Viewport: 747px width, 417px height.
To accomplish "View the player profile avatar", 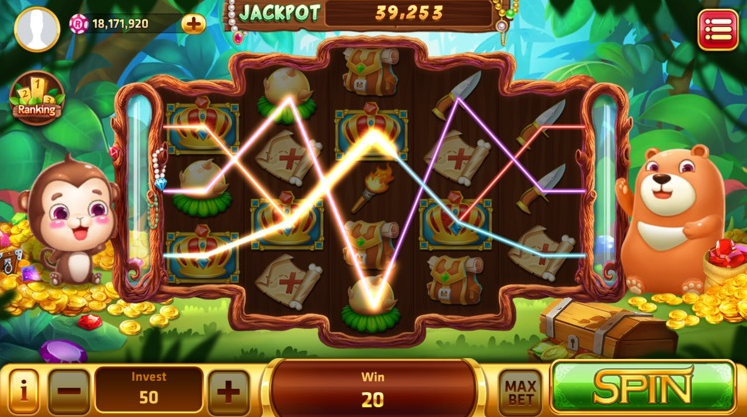I will [37, 29].
